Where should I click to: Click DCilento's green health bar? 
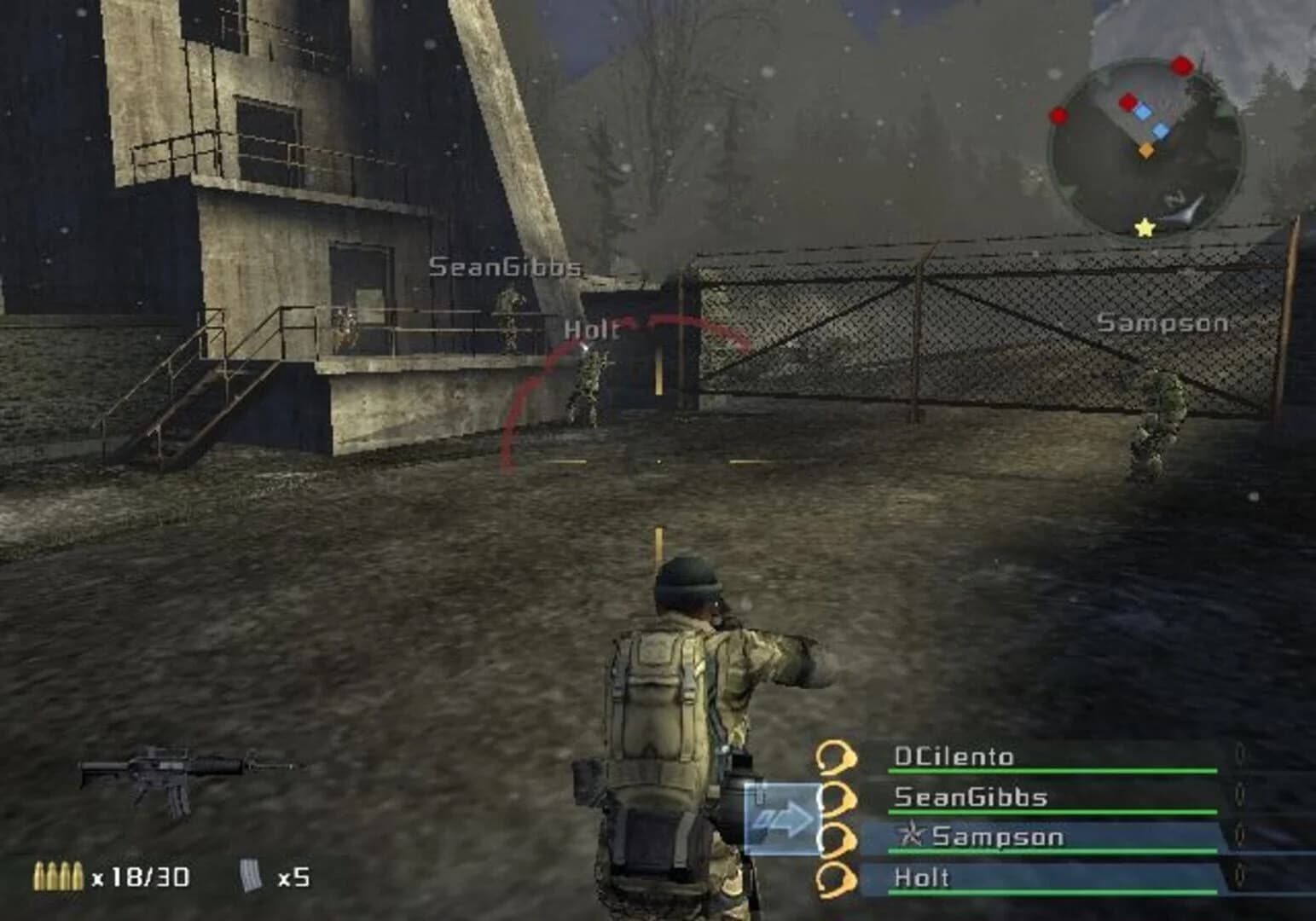tap(1052, 770)
